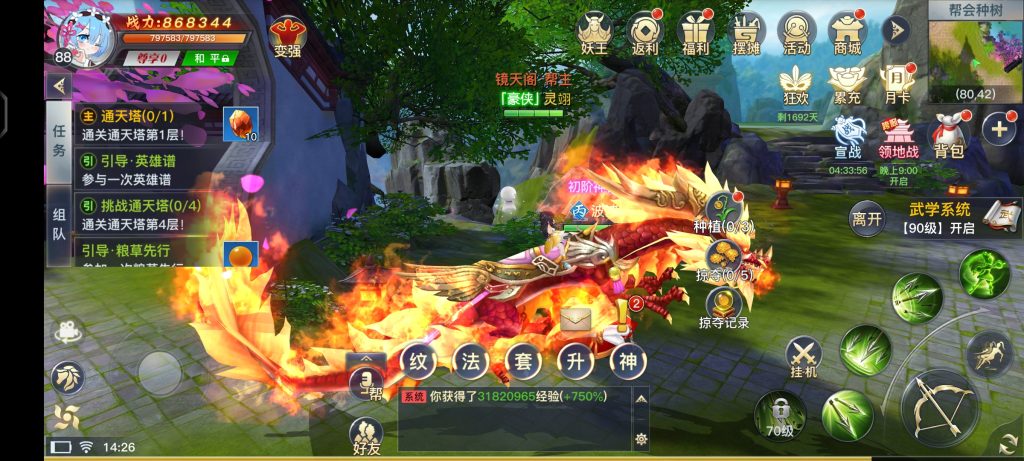Click the 变强 power-up icon
1024x461 pixels.
point(288,37)
